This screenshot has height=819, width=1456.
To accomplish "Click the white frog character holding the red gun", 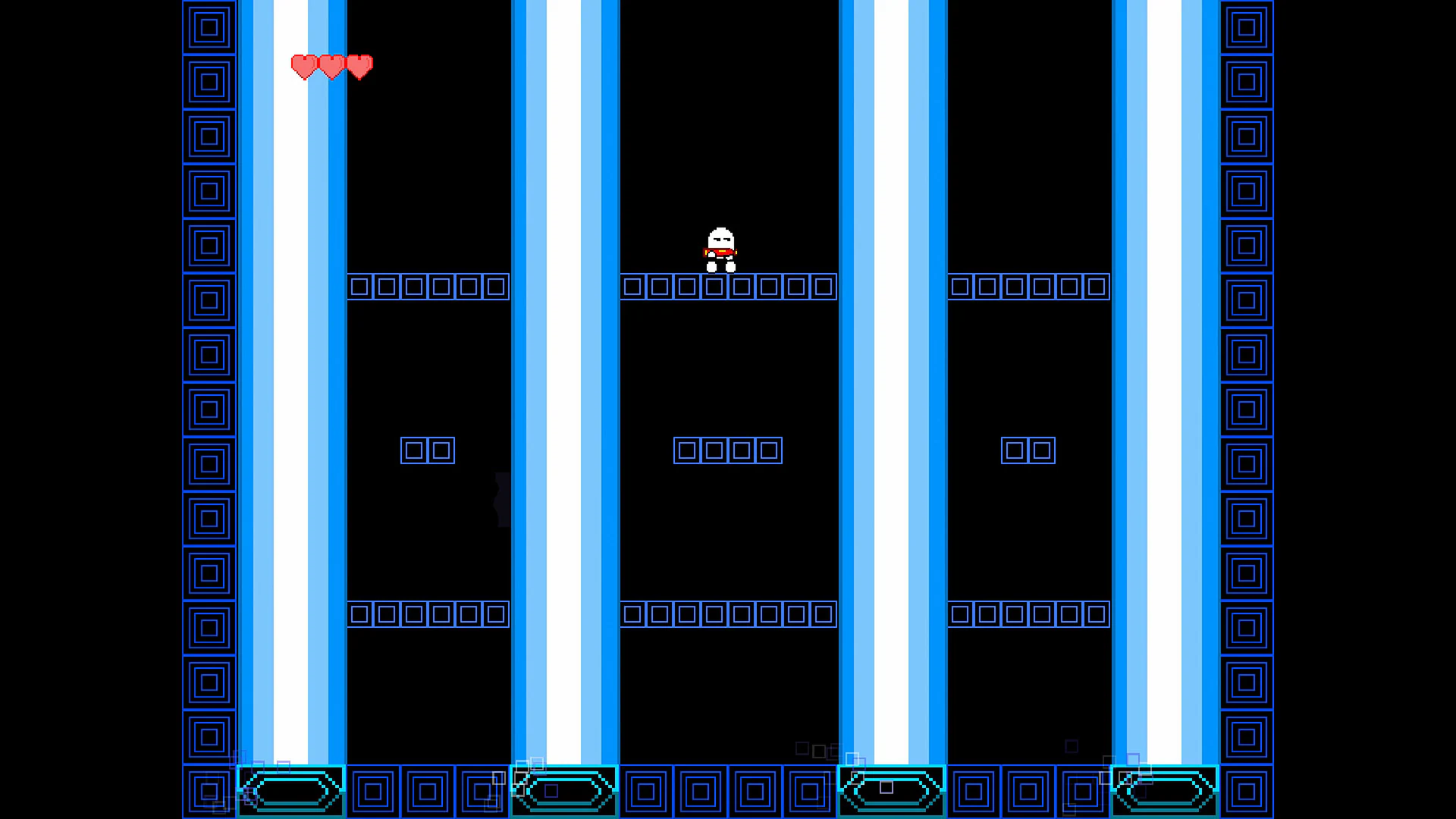I will point(719,246).
